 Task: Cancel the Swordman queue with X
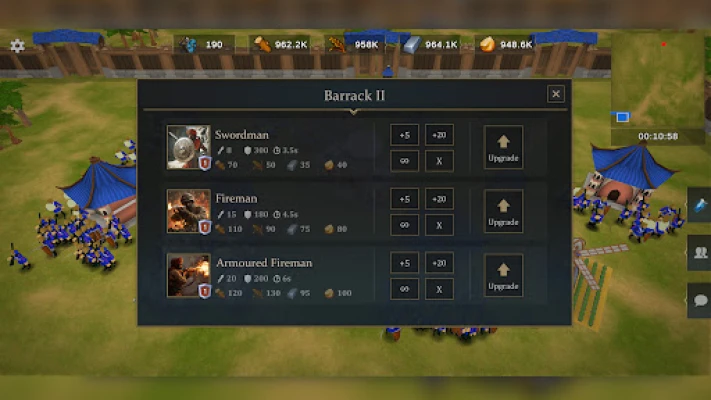(439, 160)
